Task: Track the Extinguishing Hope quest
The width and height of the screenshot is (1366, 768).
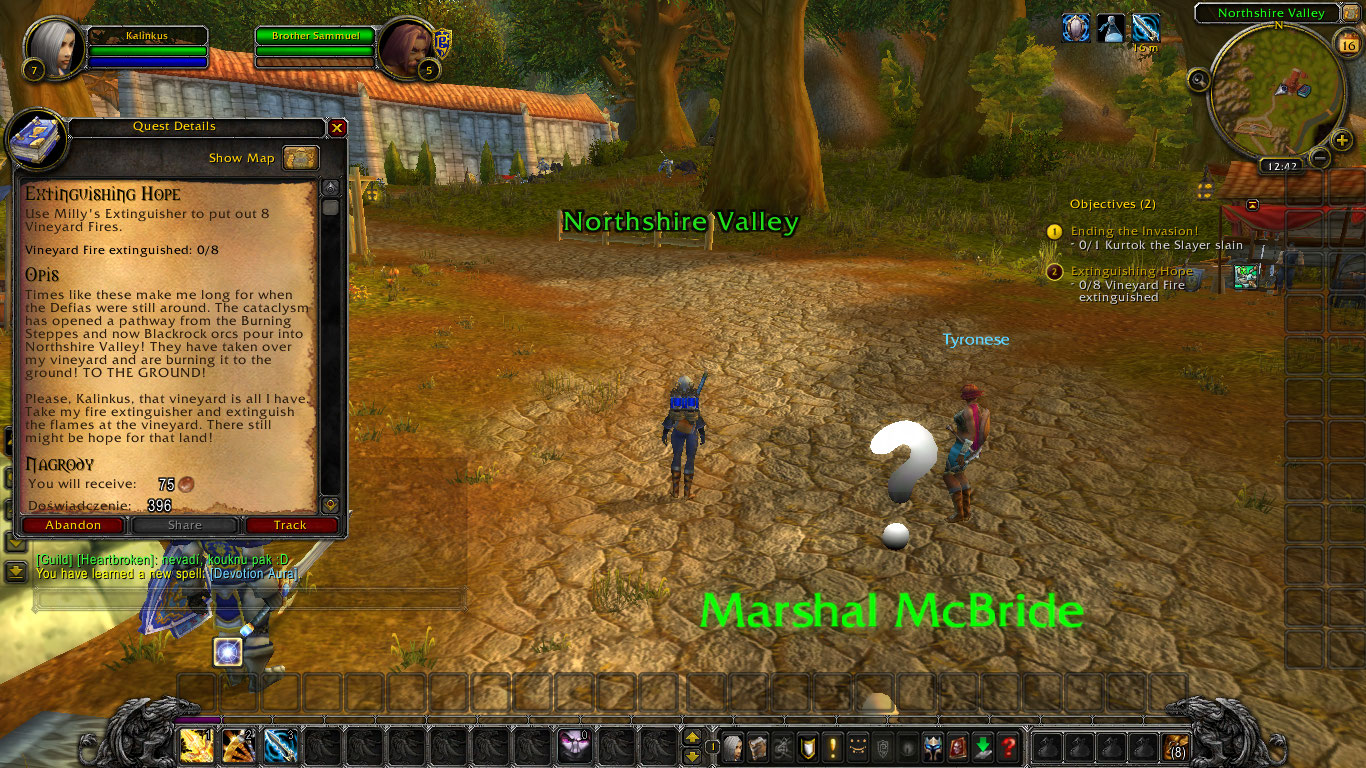Action: coord(290,524)
